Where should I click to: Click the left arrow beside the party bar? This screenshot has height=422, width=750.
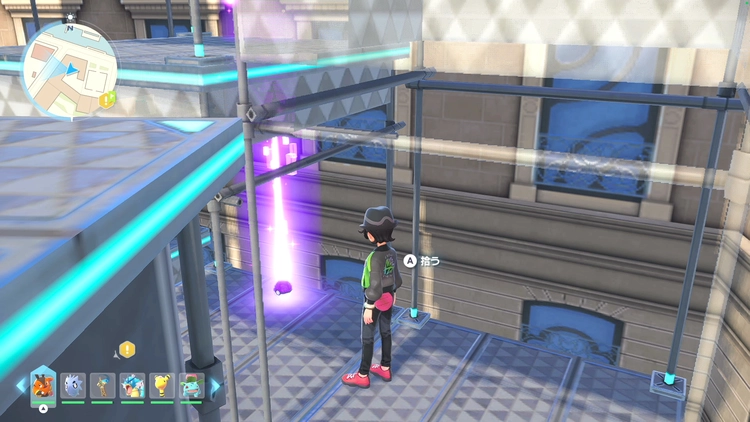click(19, 386)
